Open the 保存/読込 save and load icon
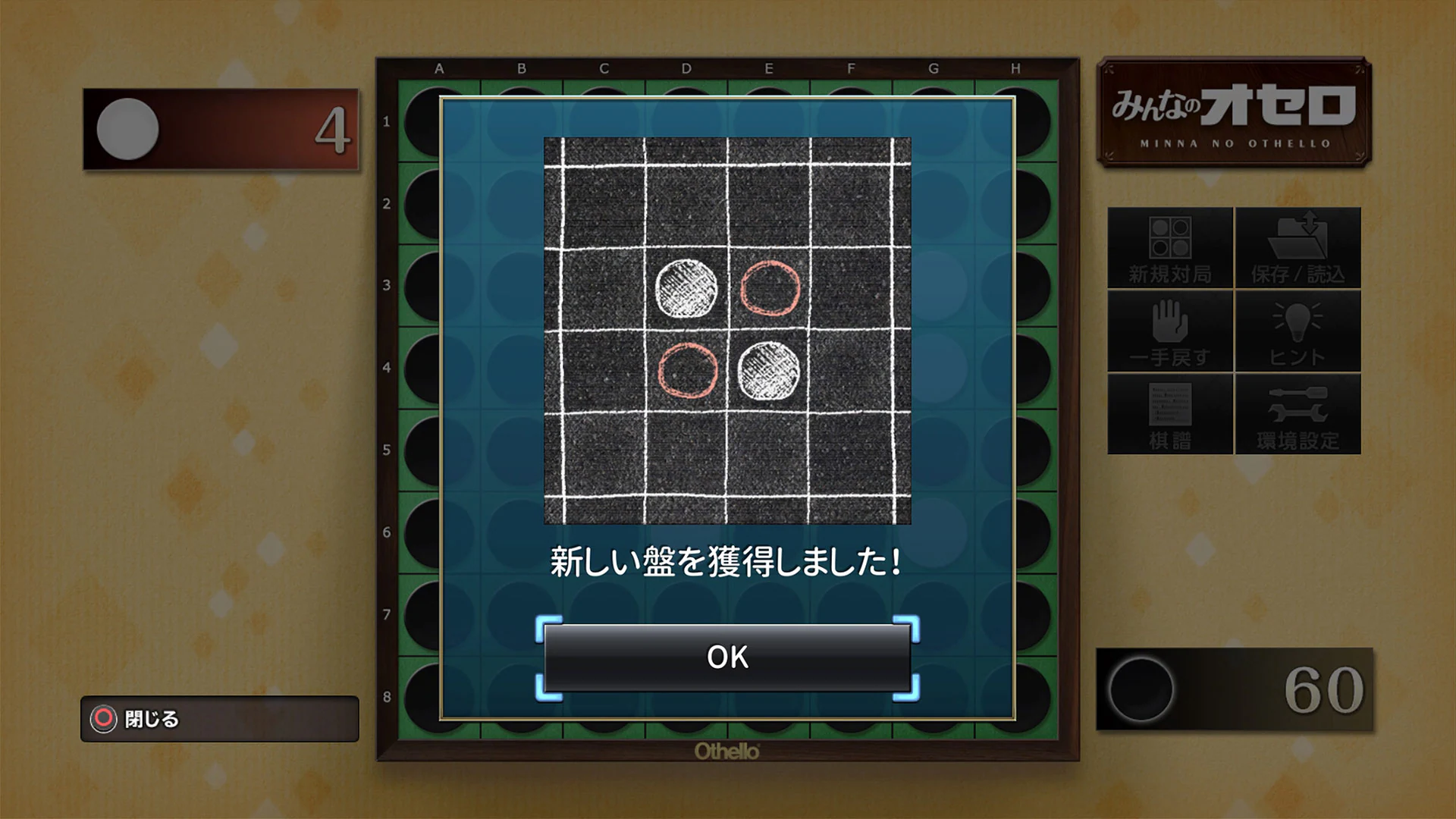This screenshot has width=1456, height=819. click(1298, 246)
